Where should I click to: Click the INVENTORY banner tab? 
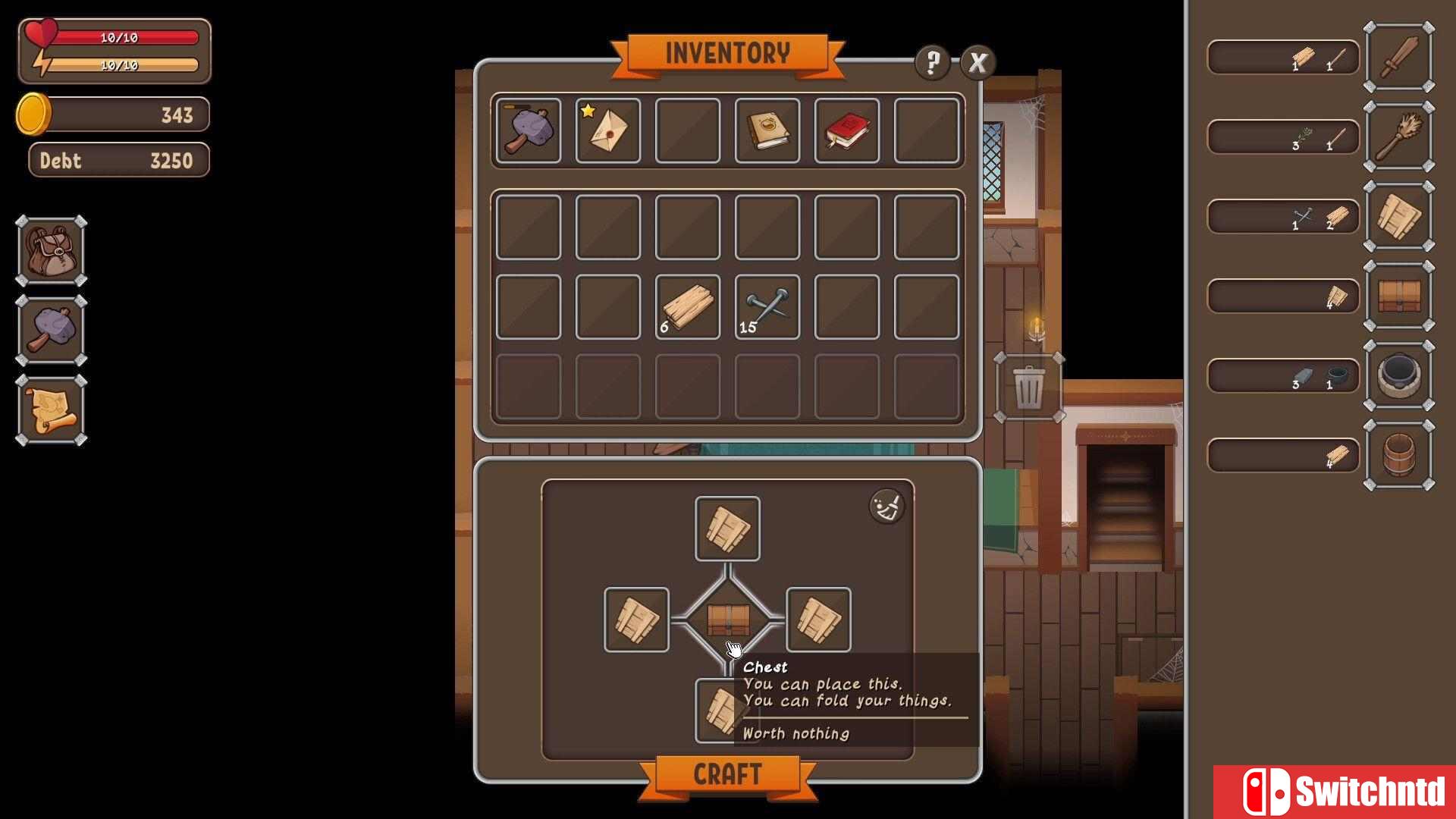(x=728, y=52)
